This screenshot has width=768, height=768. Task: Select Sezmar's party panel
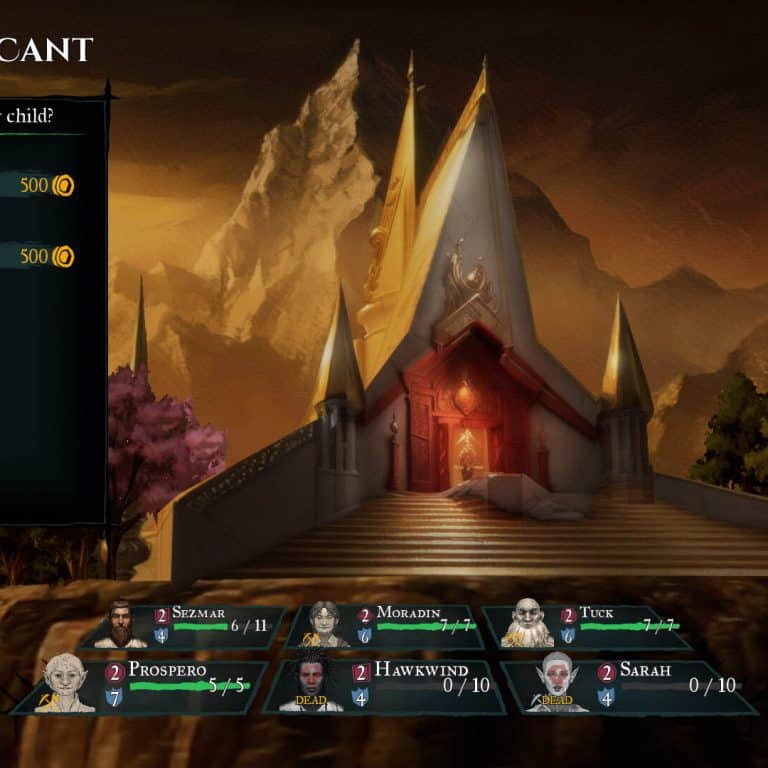(185, 627)
